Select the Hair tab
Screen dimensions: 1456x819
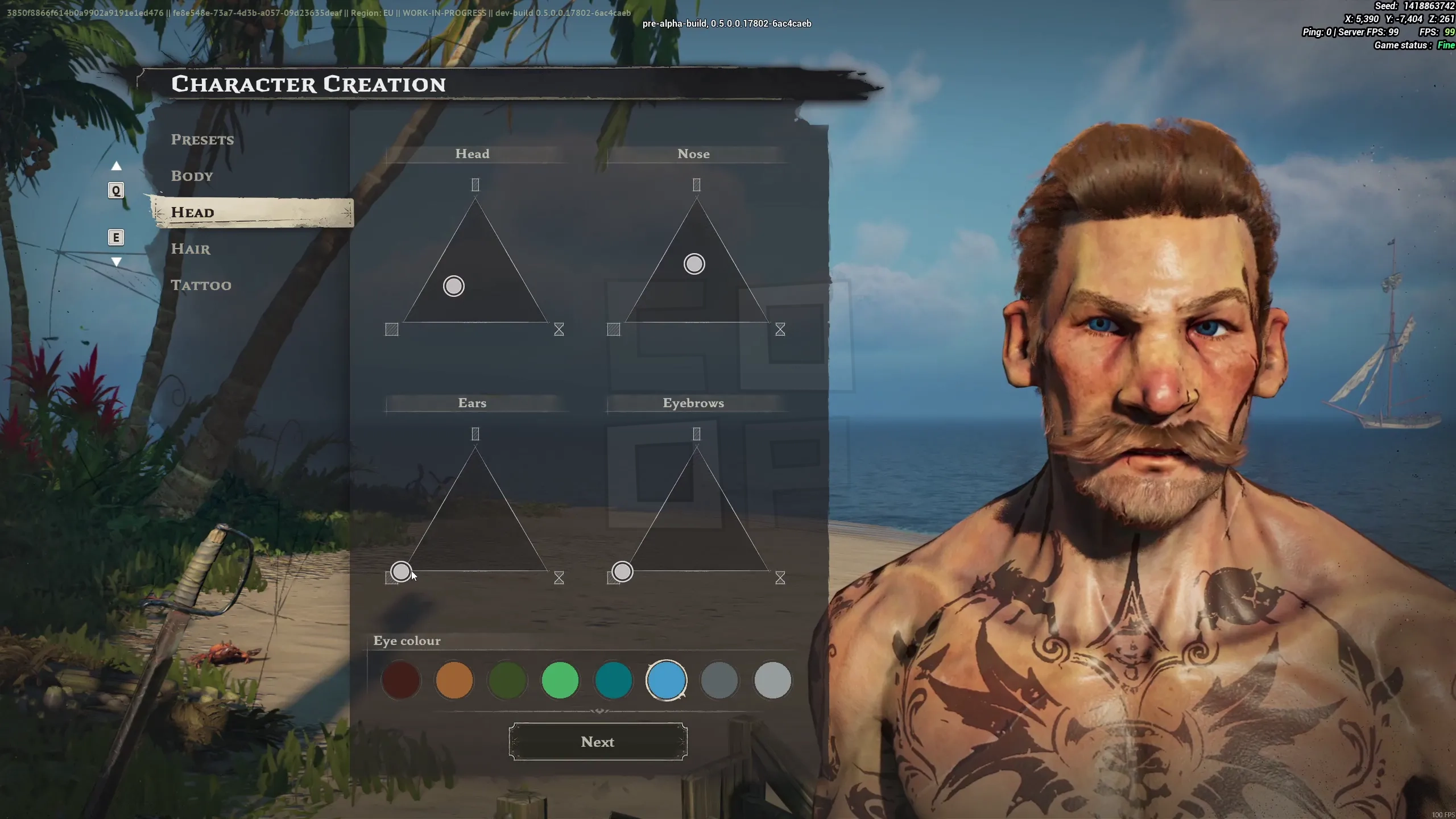pos(190,249)
